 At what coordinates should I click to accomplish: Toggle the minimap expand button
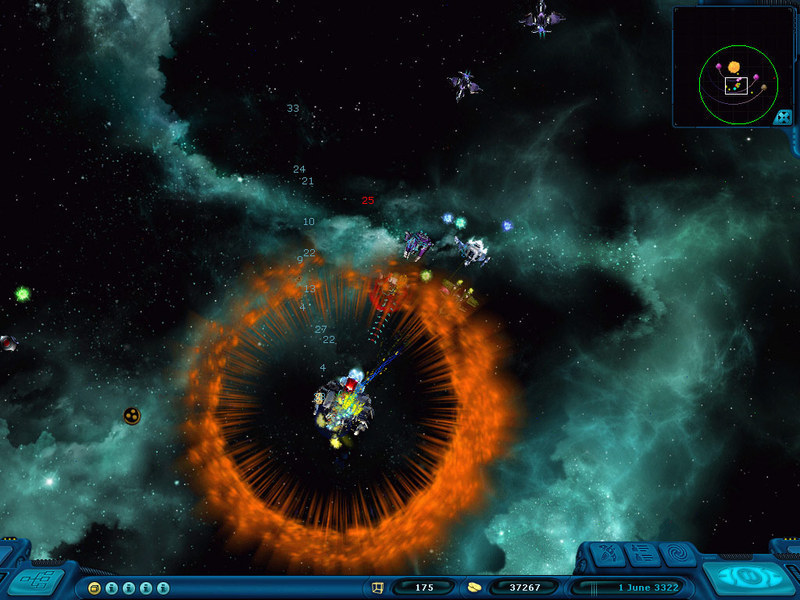click(783, 117)
